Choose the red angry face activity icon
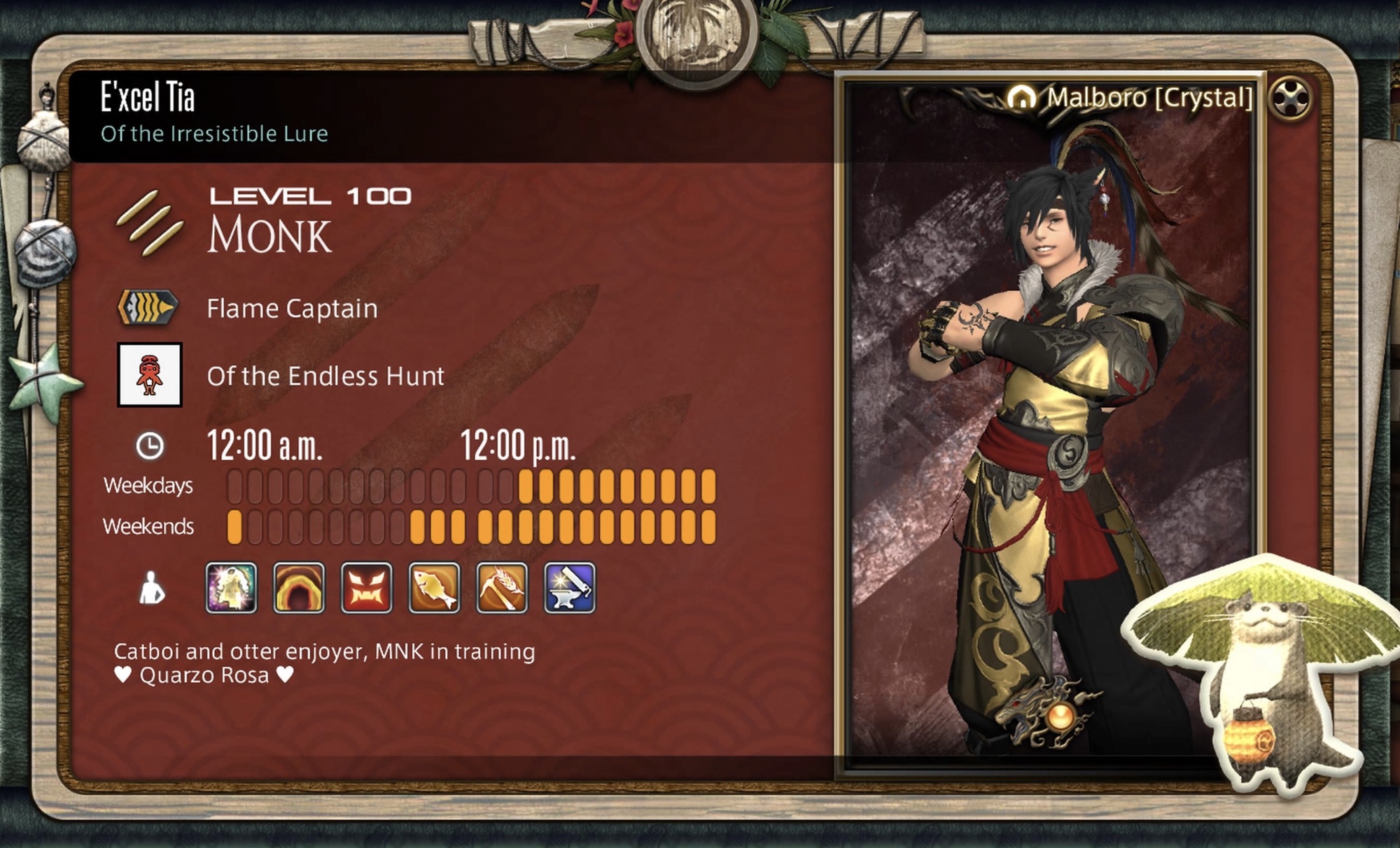This screenshot has height=848, width=1400. (x=367, y=588)
